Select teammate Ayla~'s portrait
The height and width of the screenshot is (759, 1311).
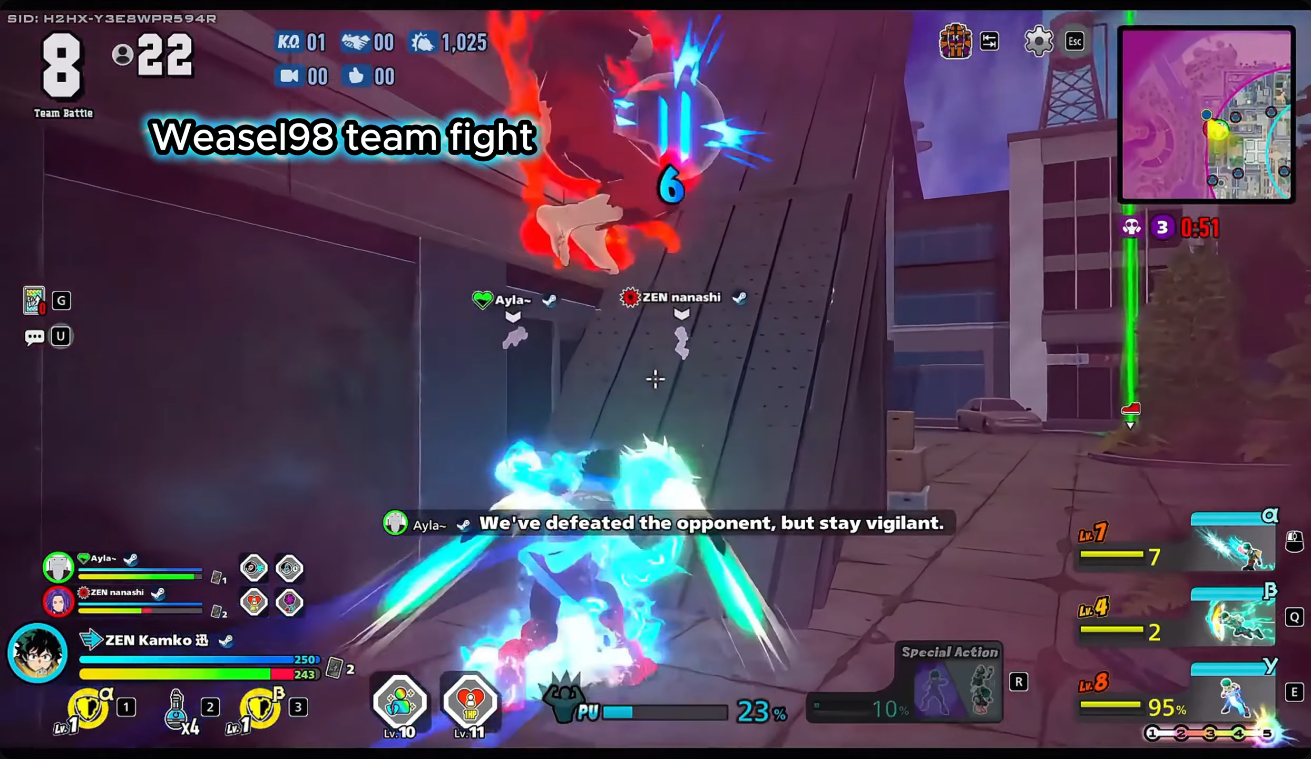(59, 567)
